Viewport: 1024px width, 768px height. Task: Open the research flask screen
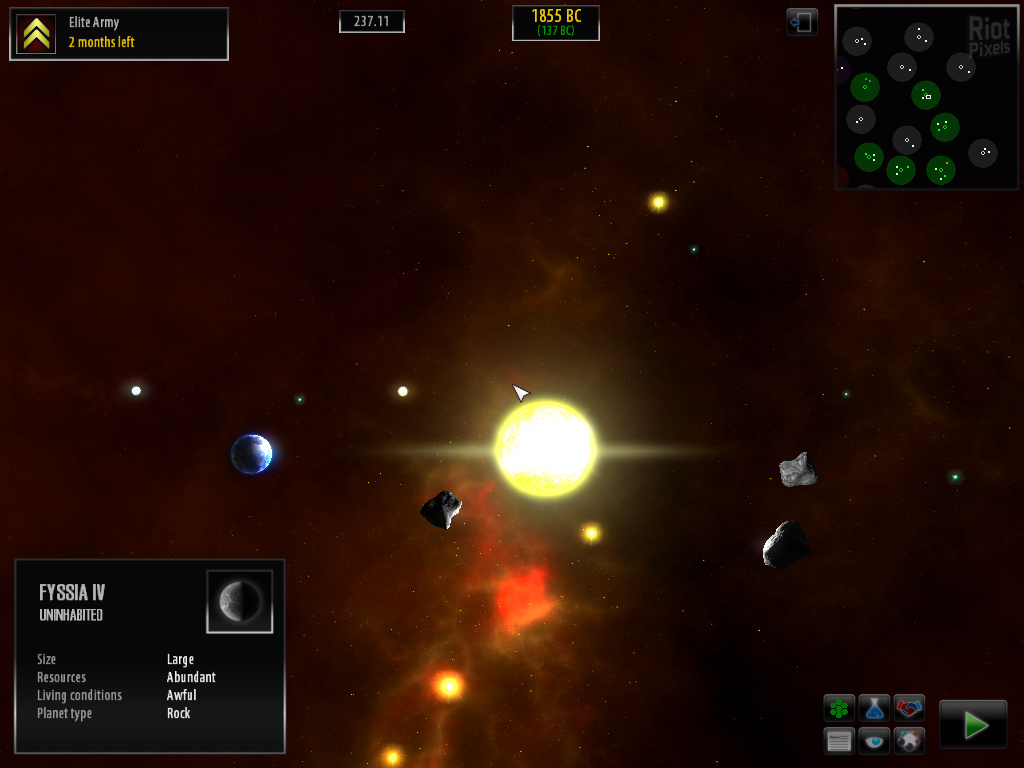click(x=874, y=709)
